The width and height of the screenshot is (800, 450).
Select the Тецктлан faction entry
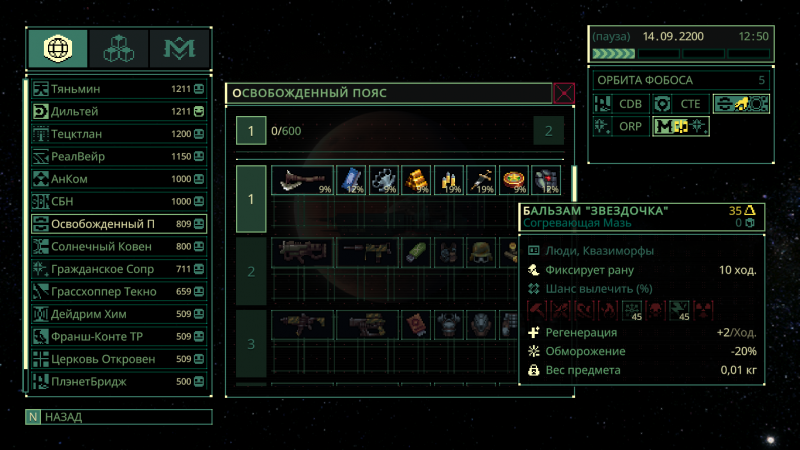click(110, 134)
